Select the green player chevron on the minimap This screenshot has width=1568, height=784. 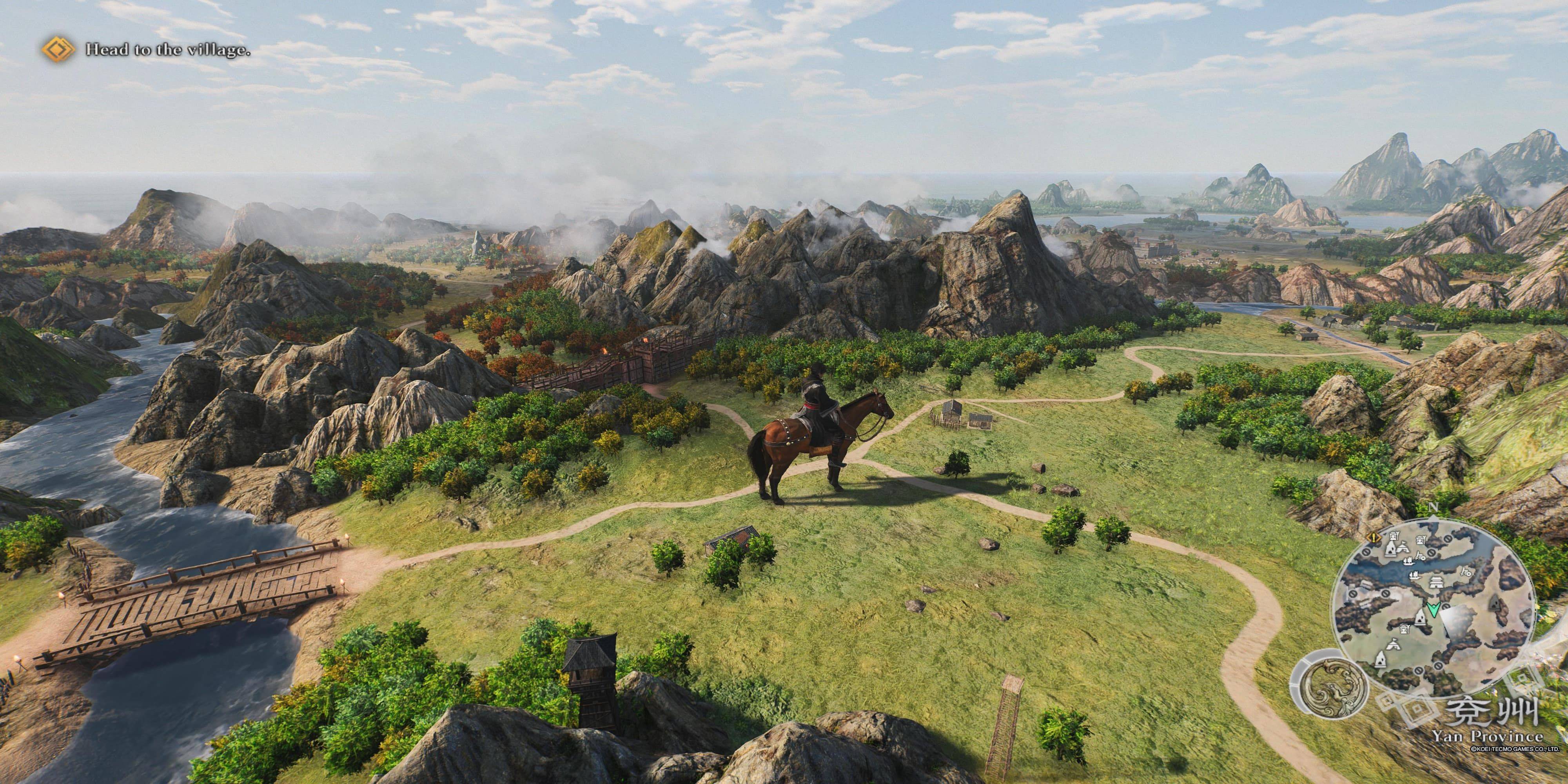[1434, 609]
